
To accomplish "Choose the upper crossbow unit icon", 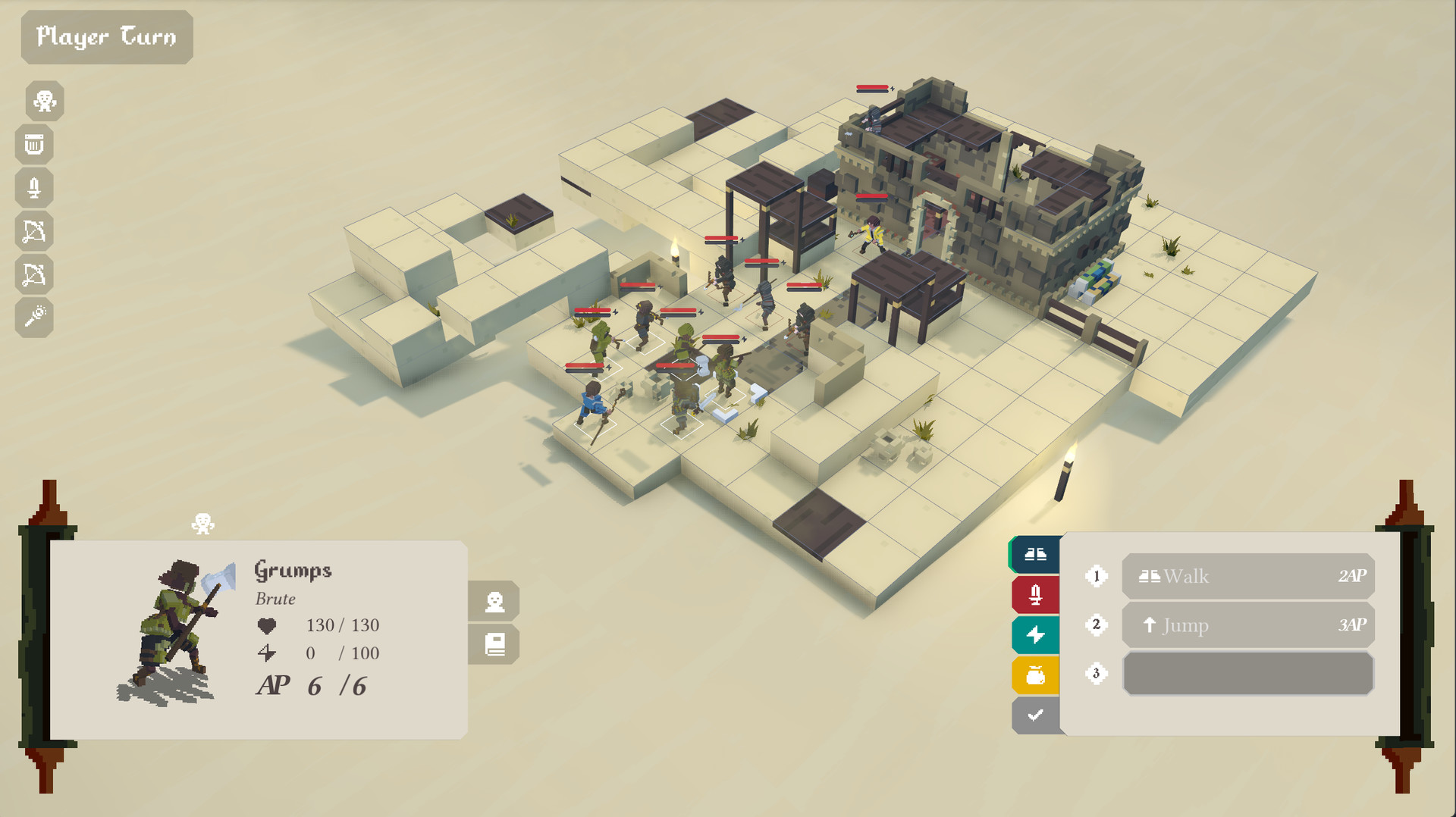I will pyautogui.click(x=34, y=231).
